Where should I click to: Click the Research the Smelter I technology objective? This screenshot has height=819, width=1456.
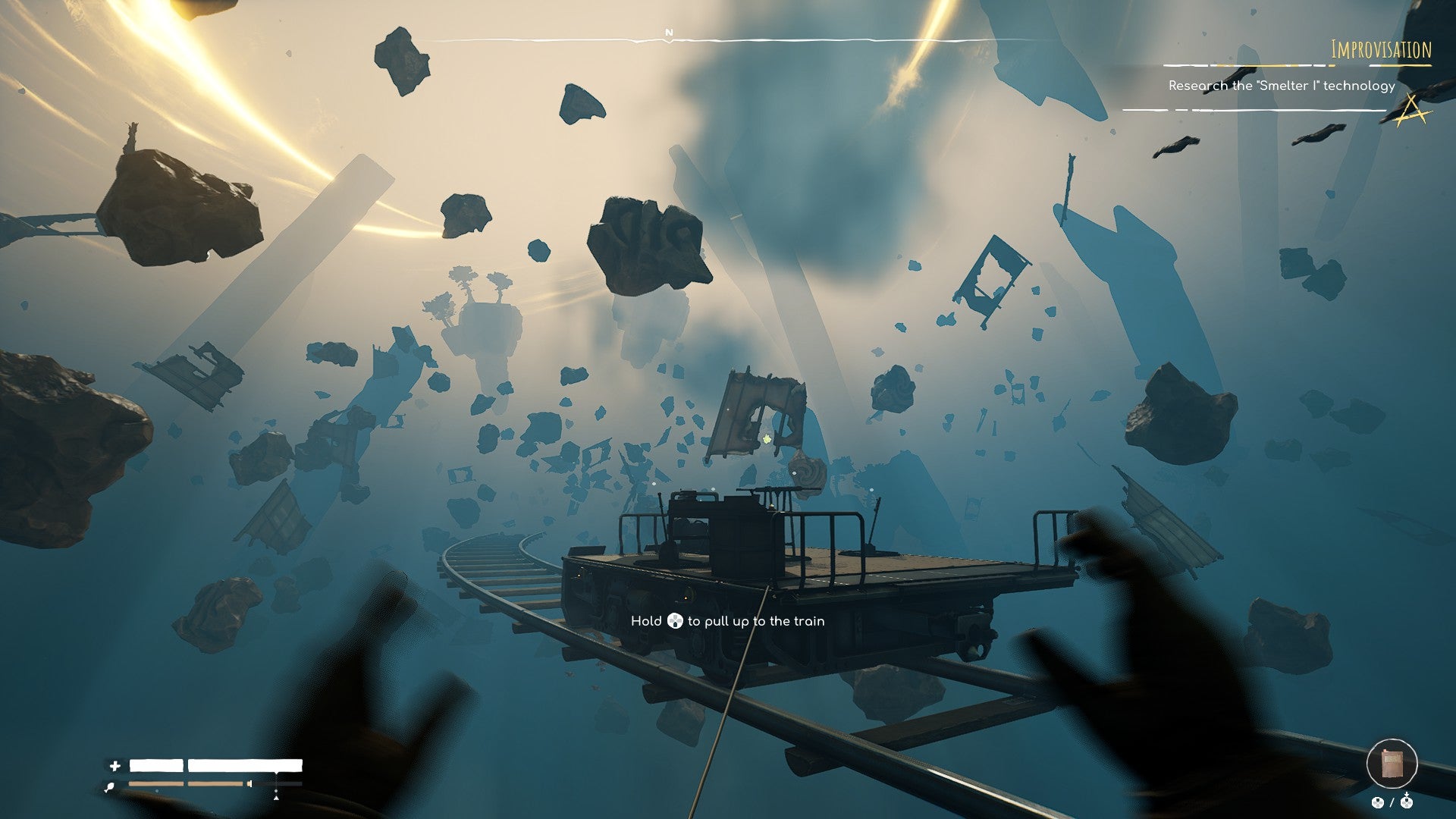[x=1282, y=87]
